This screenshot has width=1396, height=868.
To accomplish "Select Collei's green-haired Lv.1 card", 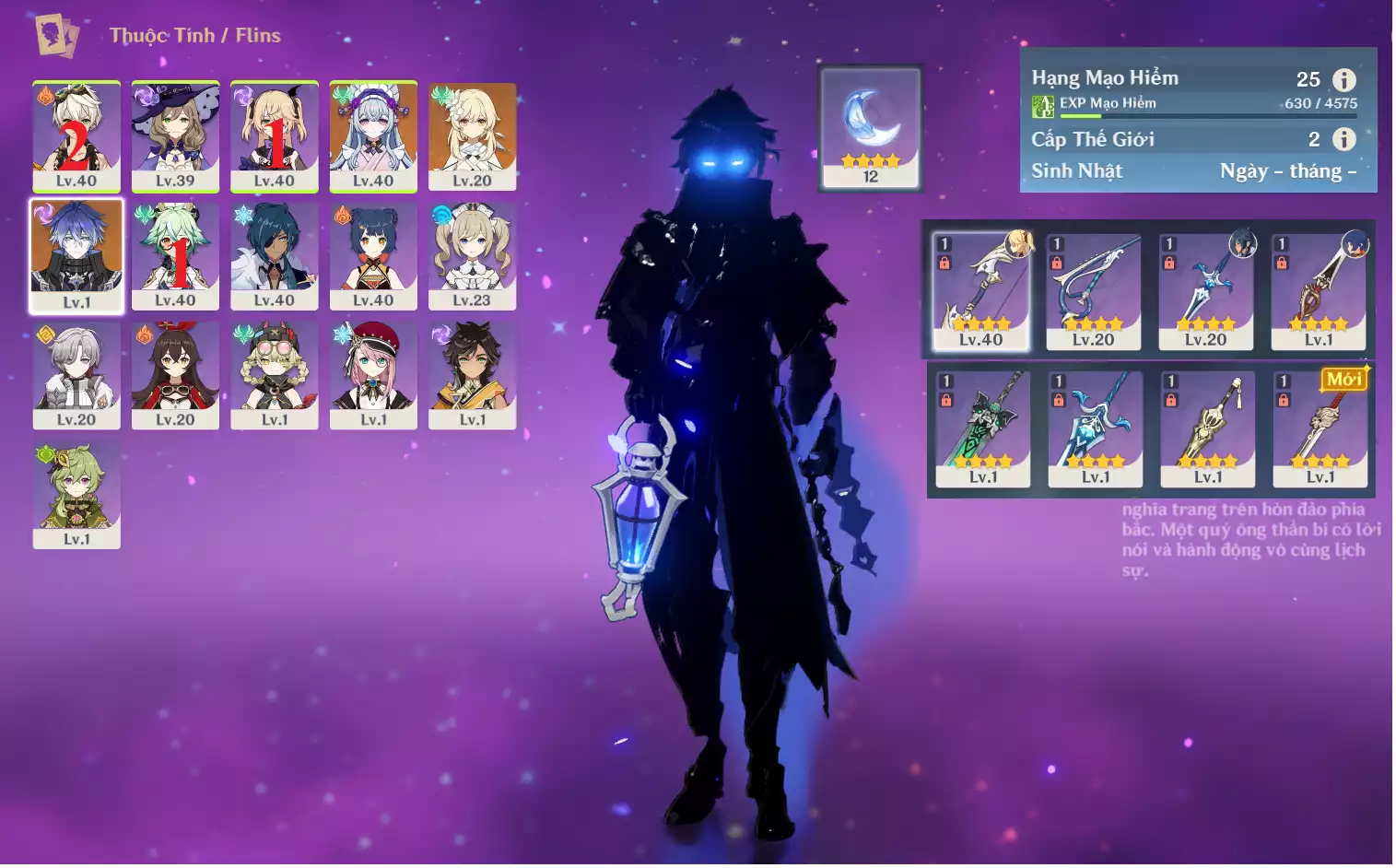I will pos(76,495).
